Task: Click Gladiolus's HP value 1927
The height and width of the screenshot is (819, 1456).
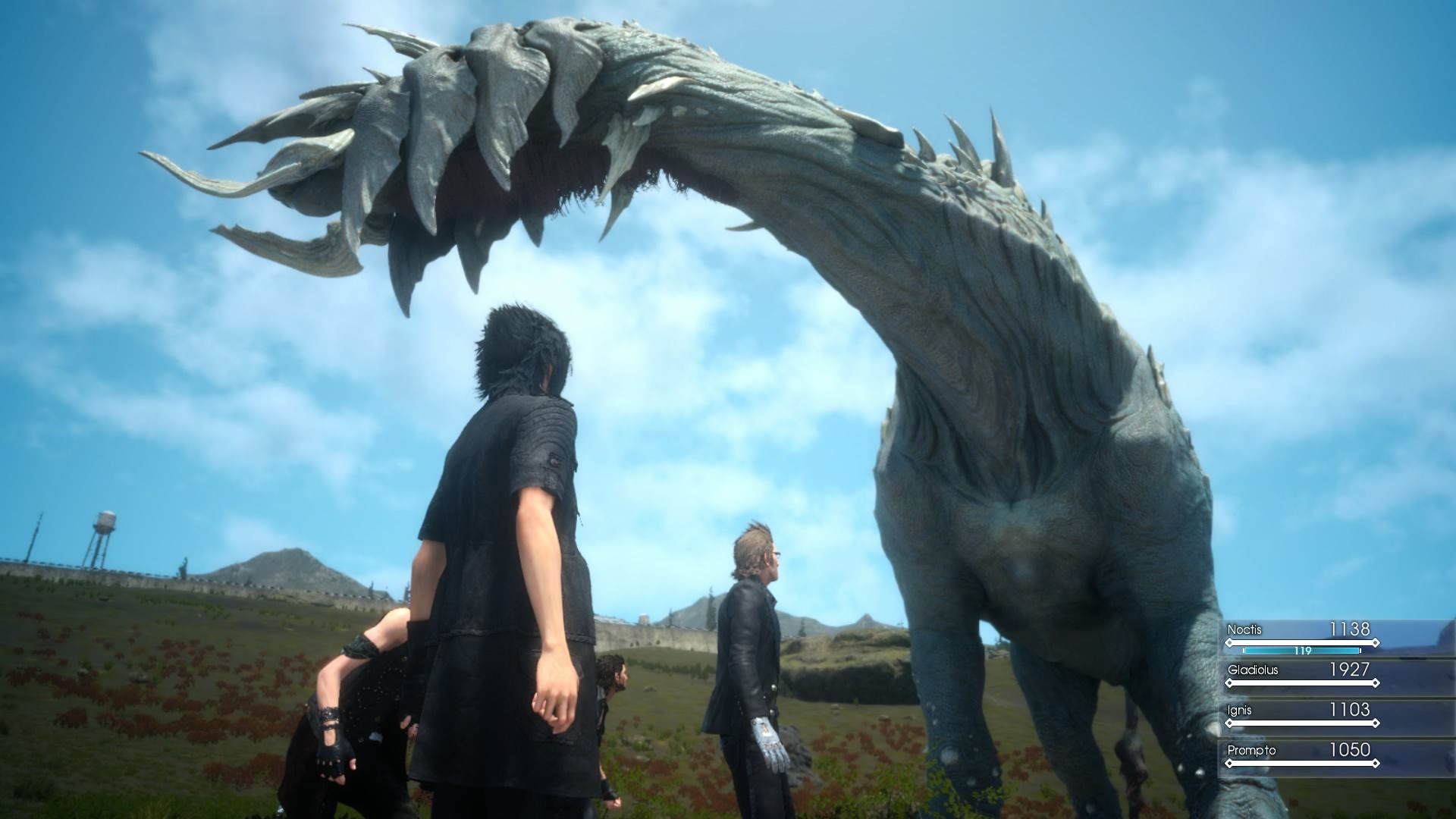Action: click(x=1349, y=670)
